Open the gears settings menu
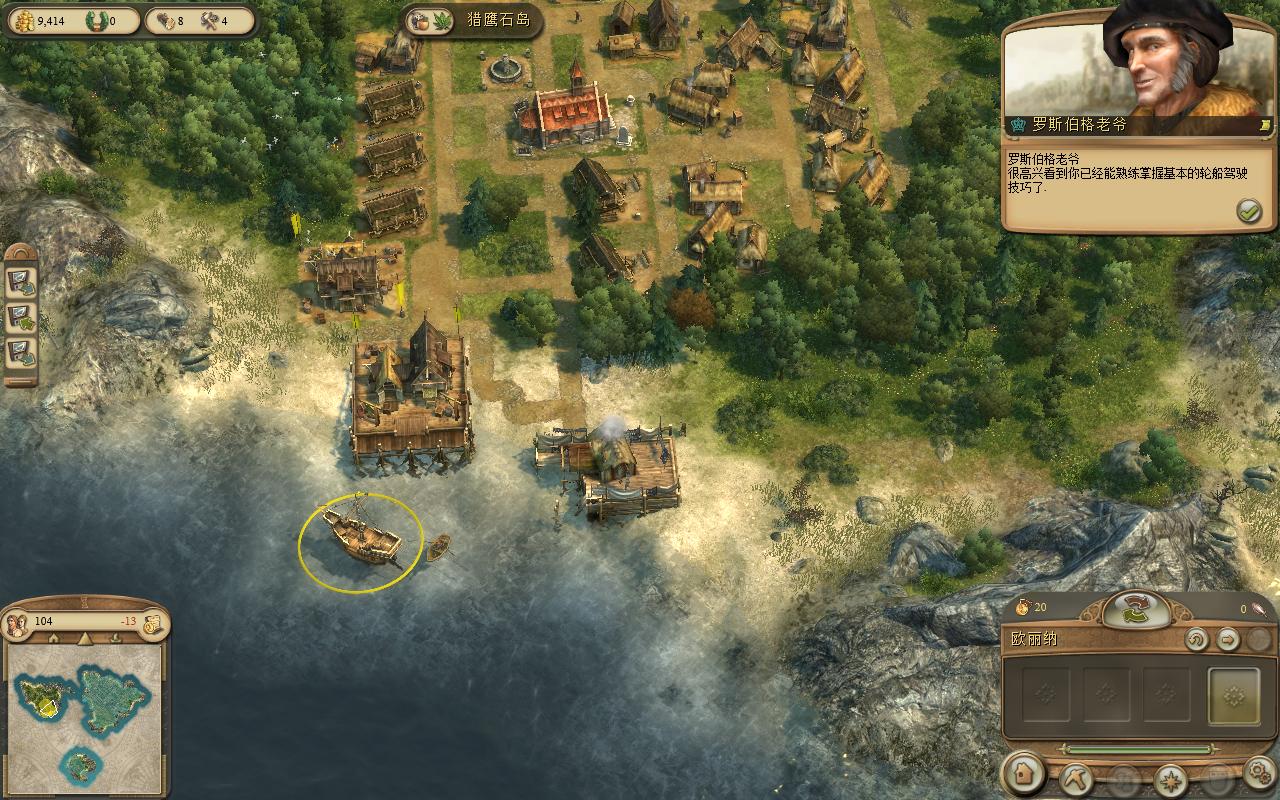The width and height of the screenshot is (1280, 800). 1259,774
